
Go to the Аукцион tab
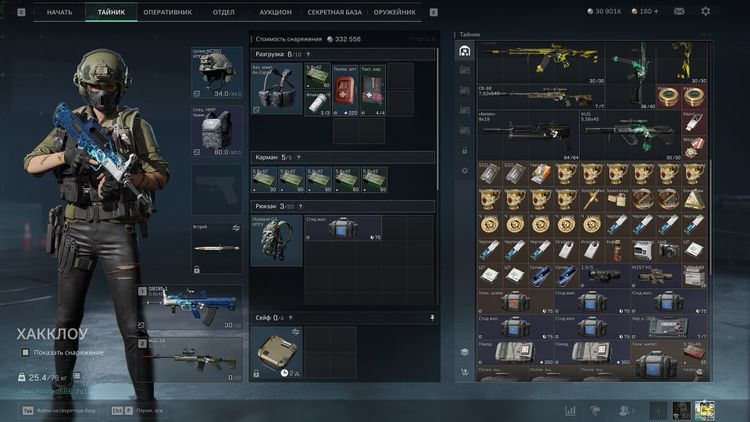pyautogui.click(x=275, y=12)
